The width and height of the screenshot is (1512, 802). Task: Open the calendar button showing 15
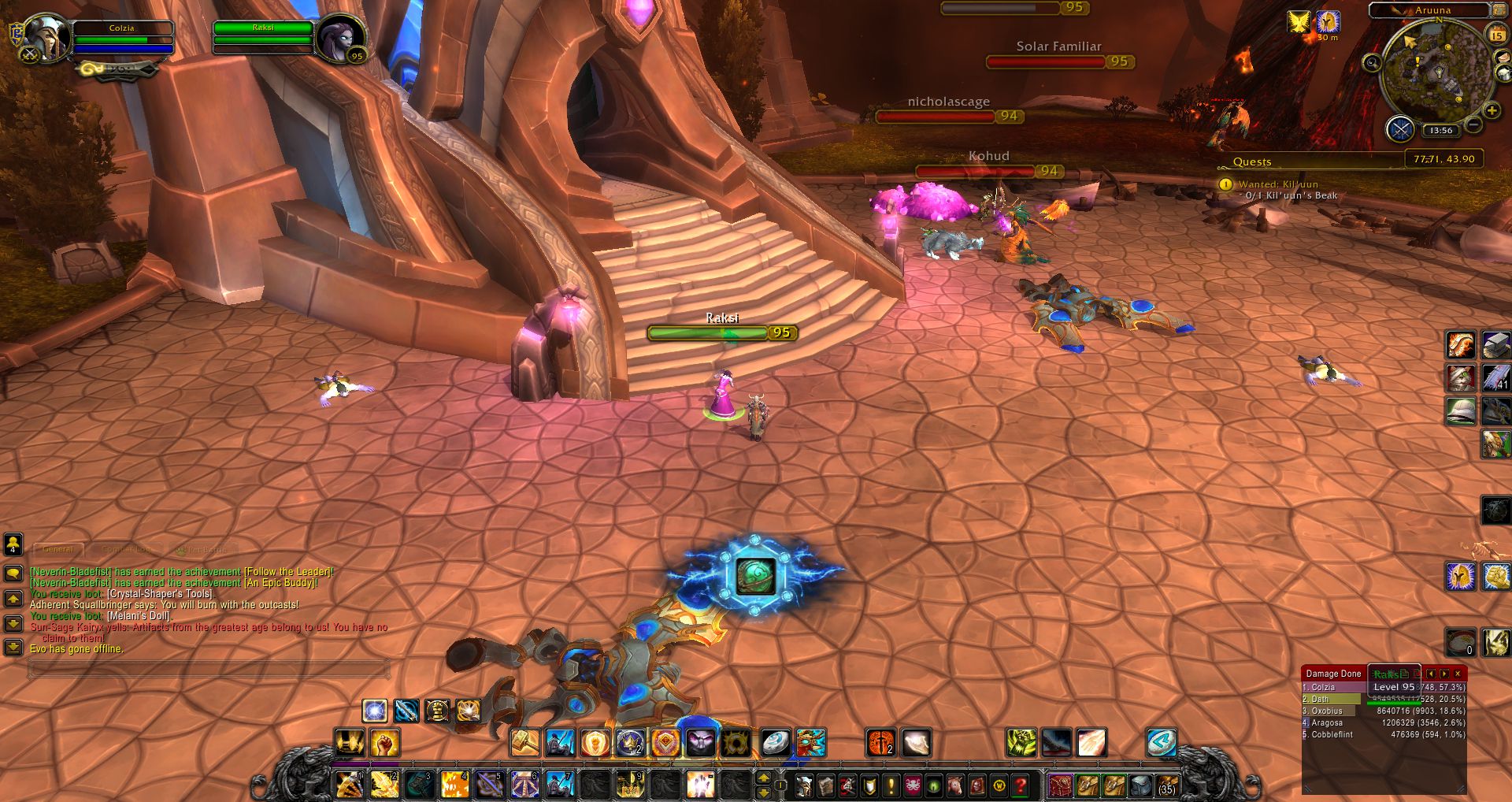pos(1496,35)
